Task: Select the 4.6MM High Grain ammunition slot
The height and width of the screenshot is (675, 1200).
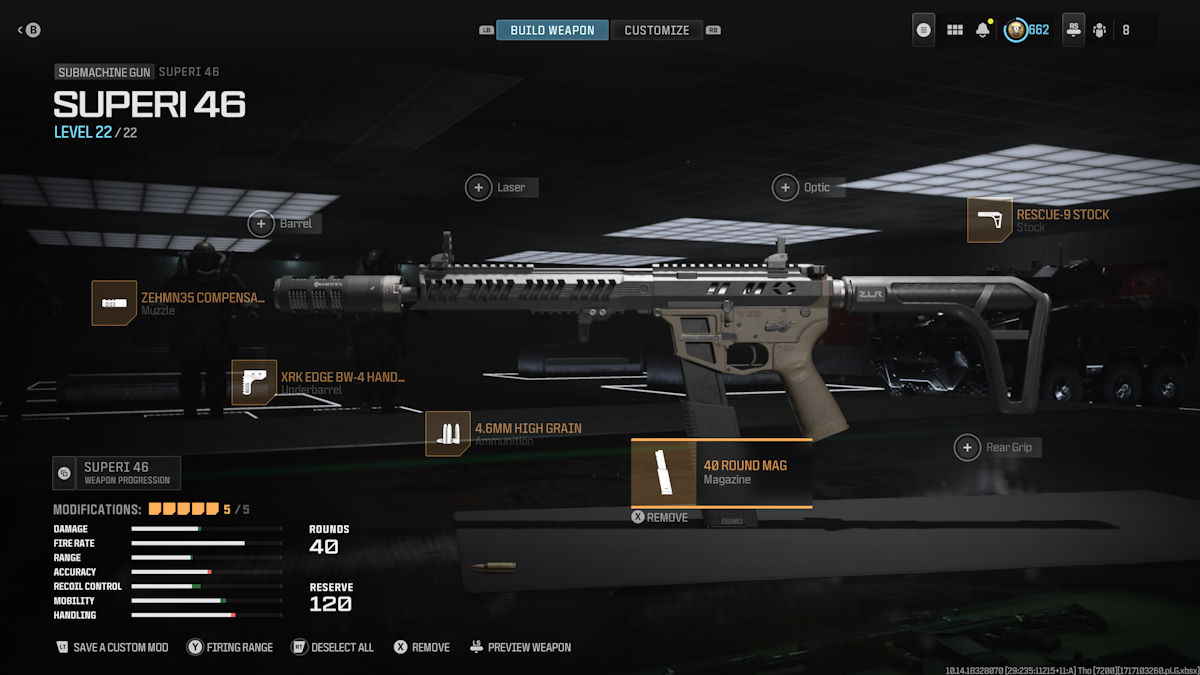Action: coord(504,434)
